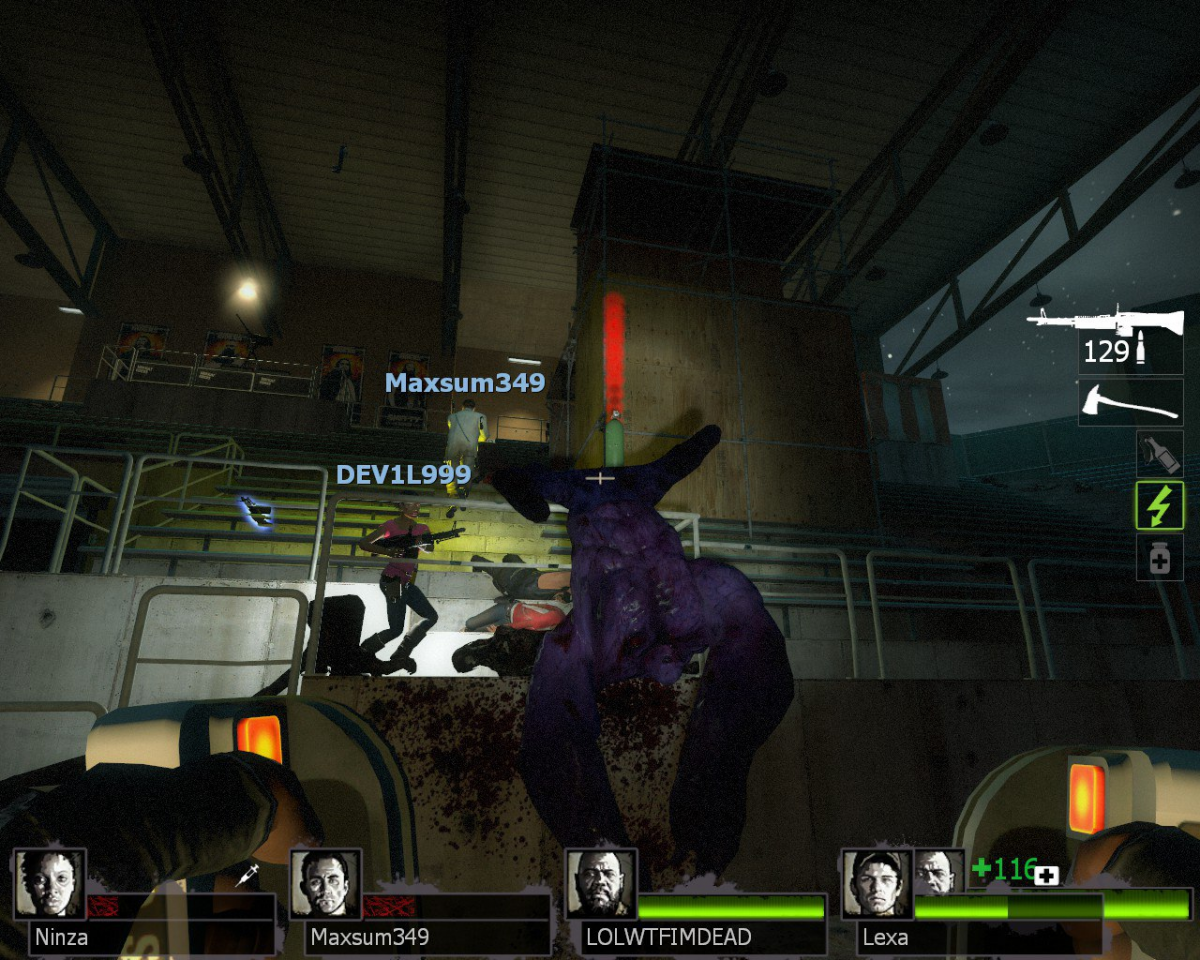
Task: Click LOLWTFIMDEAD's teammate portrait
Action: 602,884
